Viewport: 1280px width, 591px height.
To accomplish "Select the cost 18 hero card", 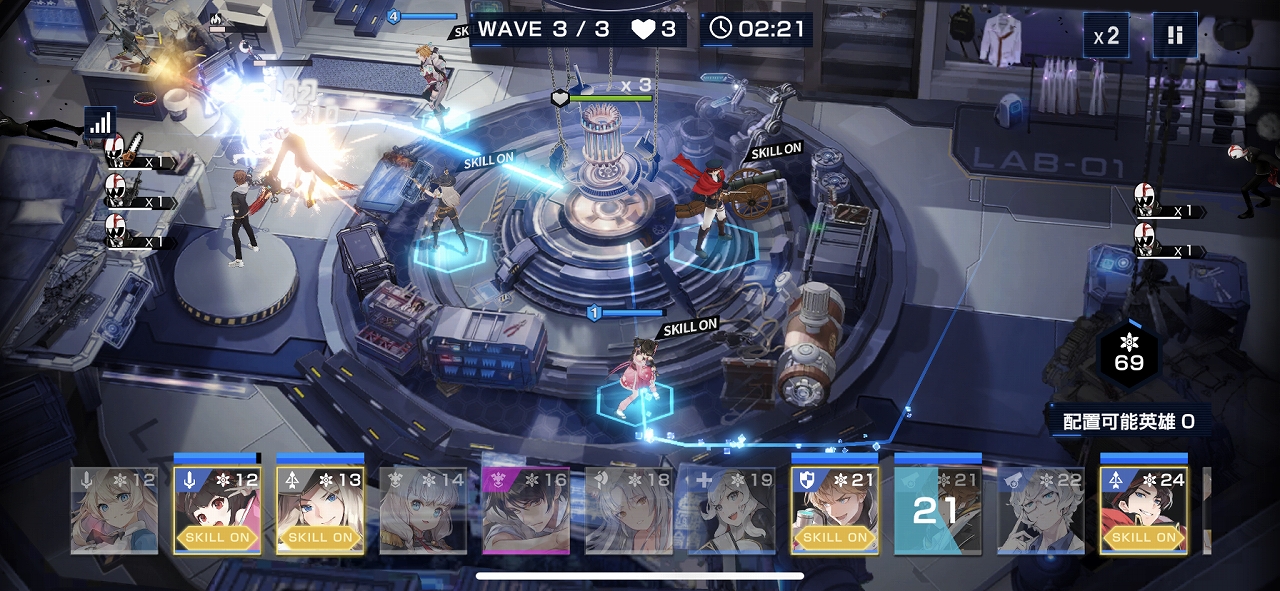I will pos(629,509).
